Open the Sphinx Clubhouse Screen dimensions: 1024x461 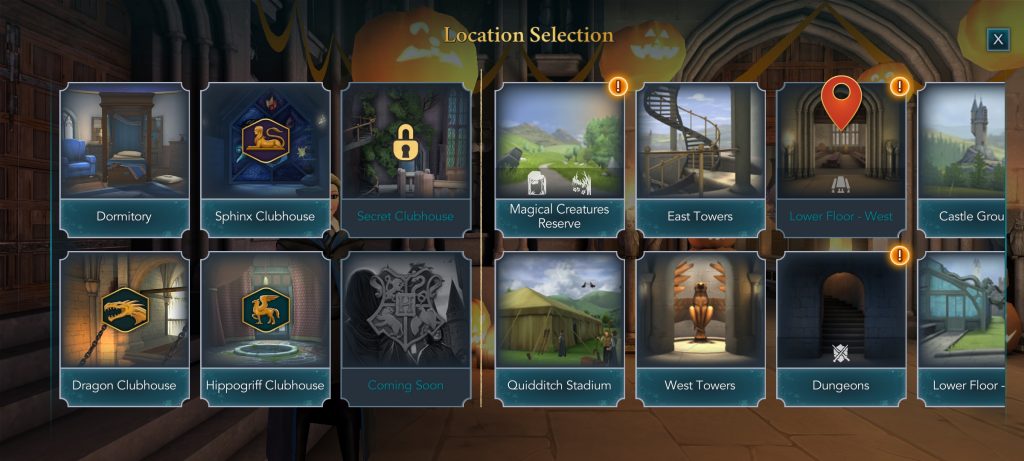click(x=265, y=158)
